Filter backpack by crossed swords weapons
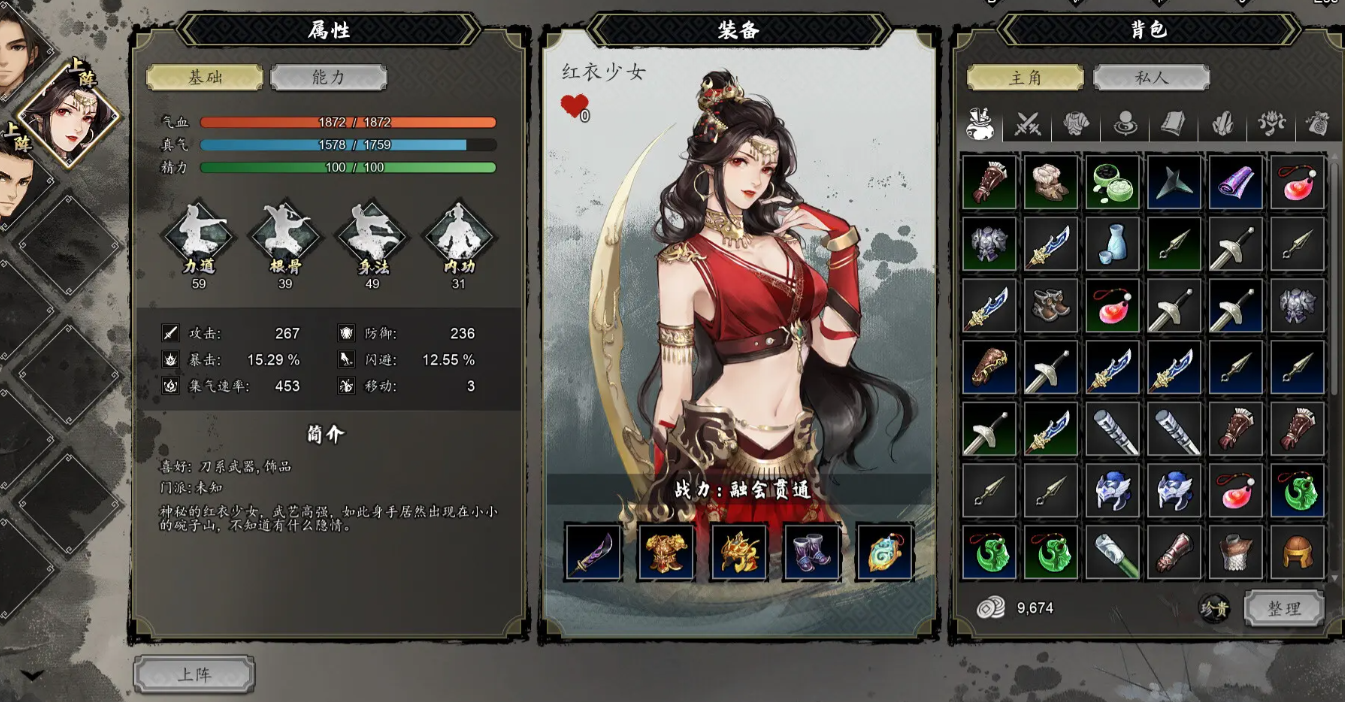 tap(1028, 125)
